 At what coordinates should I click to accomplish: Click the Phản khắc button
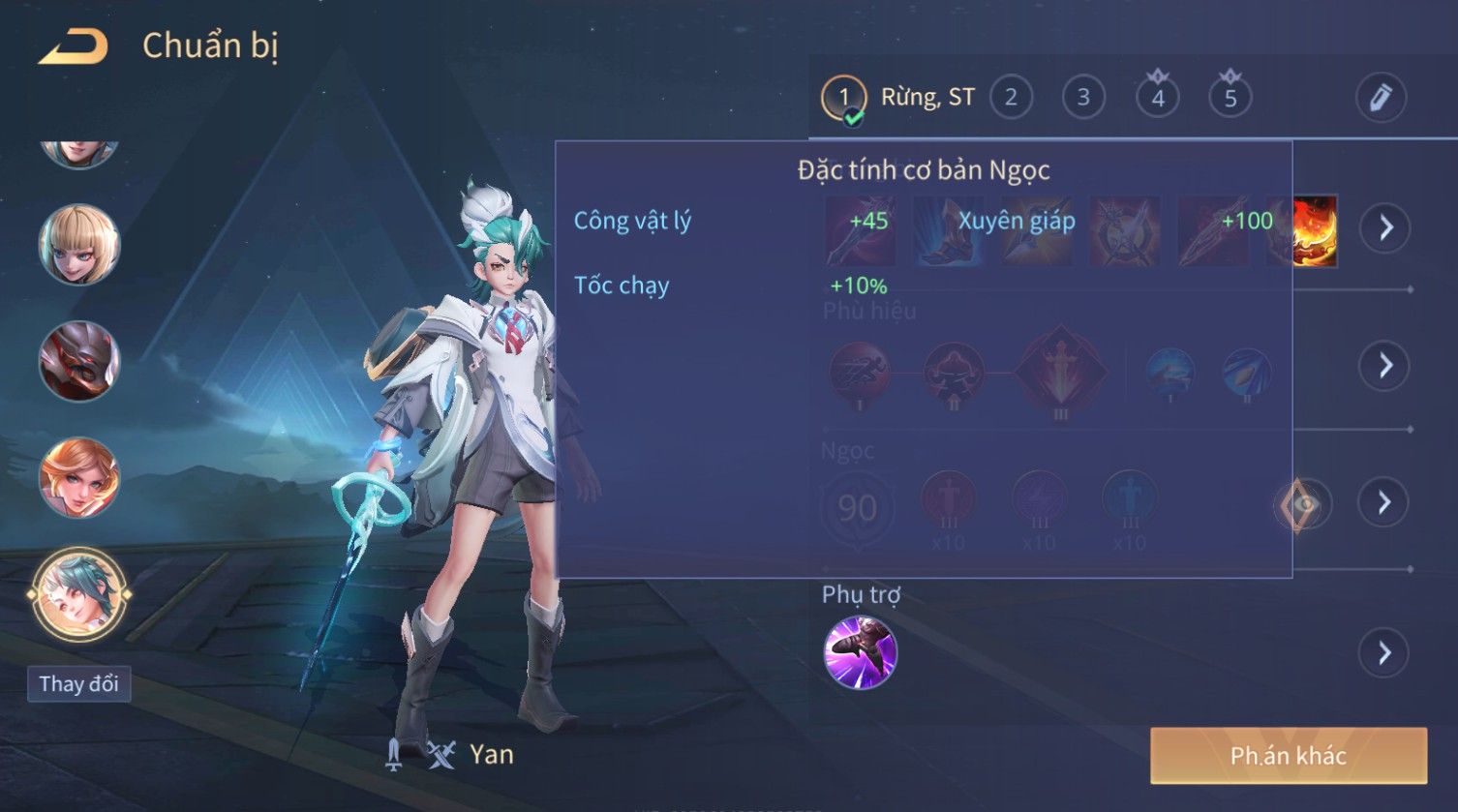coord(1288,756)
